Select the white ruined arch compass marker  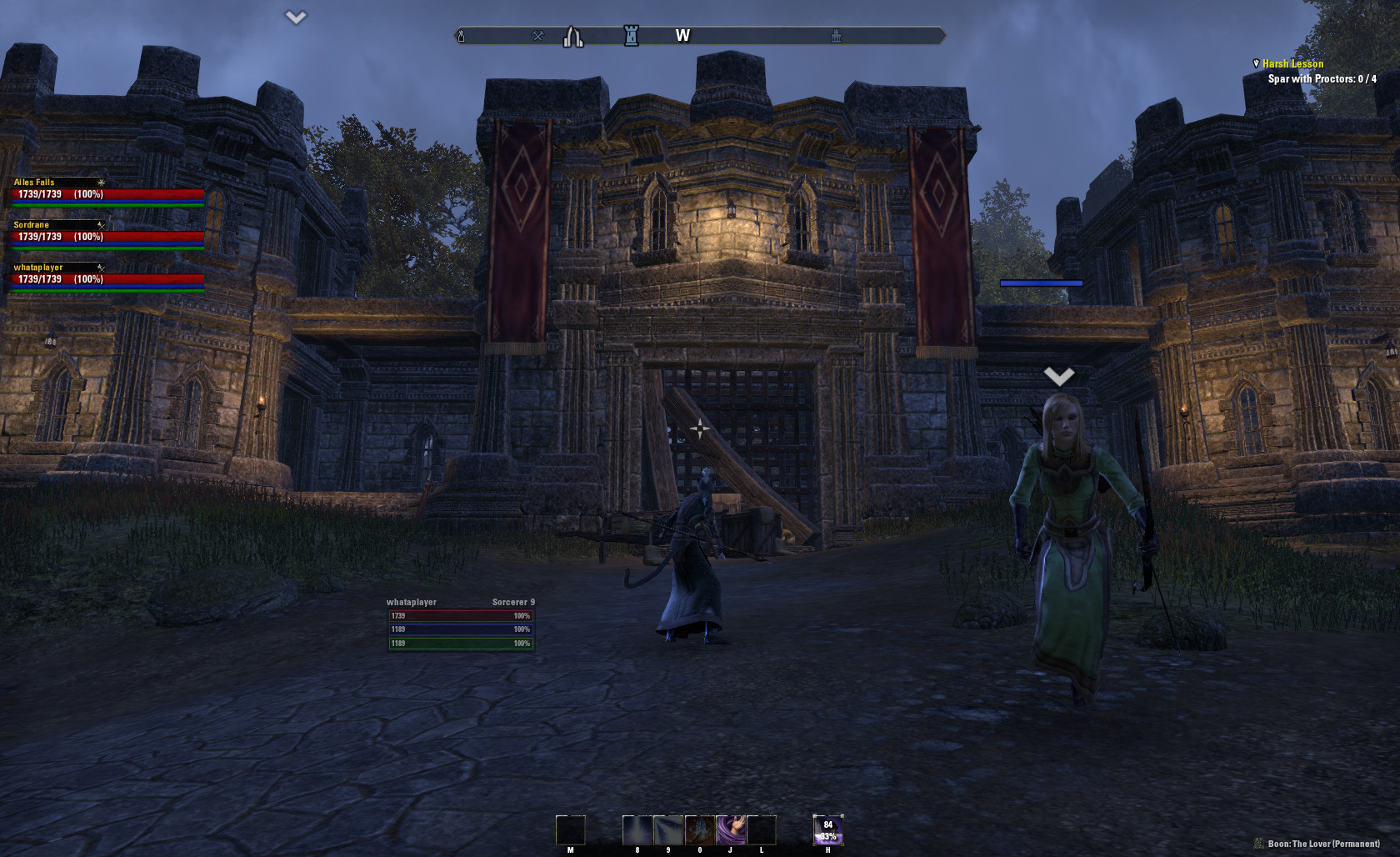(572, 37)
